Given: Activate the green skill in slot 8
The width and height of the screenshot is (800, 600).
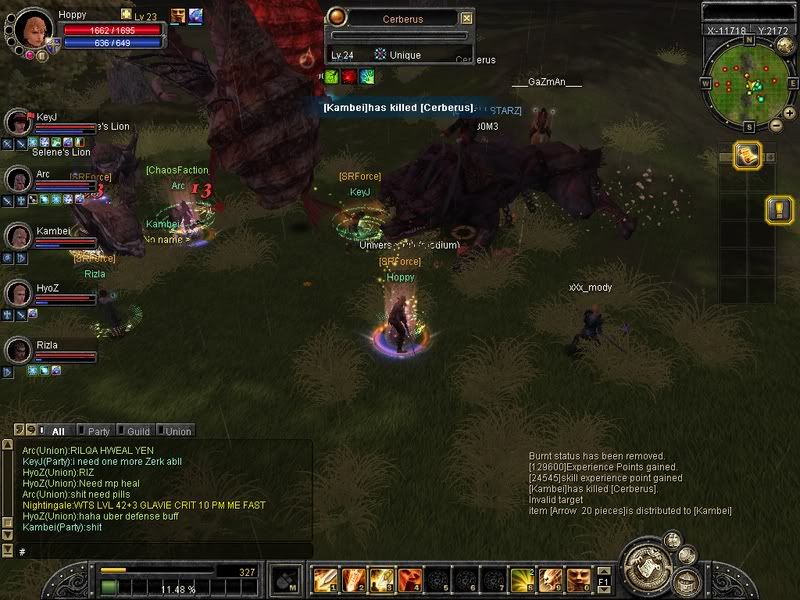Looking at the screenshot, I should click(x=521, y=579).
